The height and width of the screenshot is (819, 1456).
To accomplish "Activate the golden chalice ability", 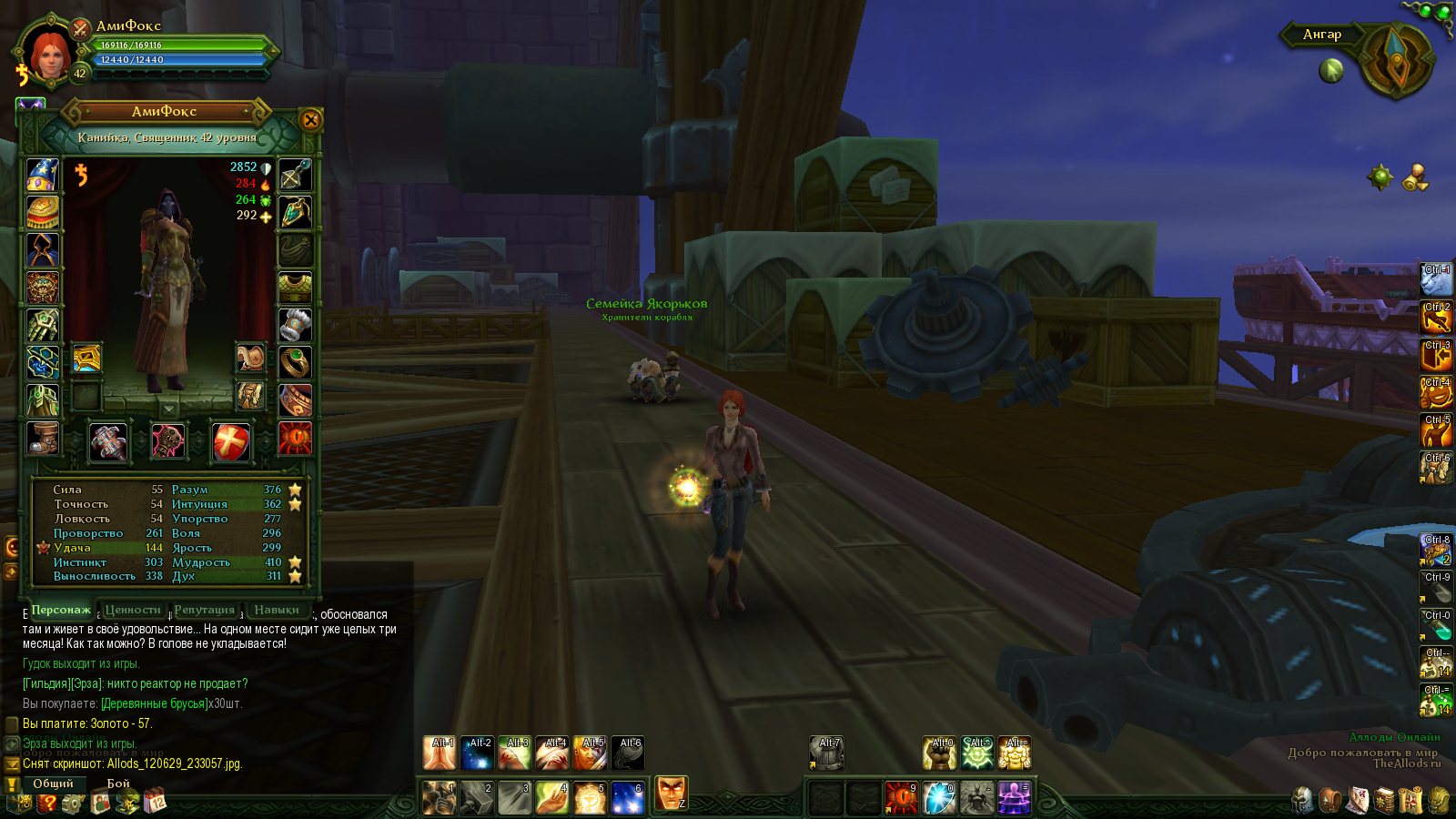I will (590, 798).
